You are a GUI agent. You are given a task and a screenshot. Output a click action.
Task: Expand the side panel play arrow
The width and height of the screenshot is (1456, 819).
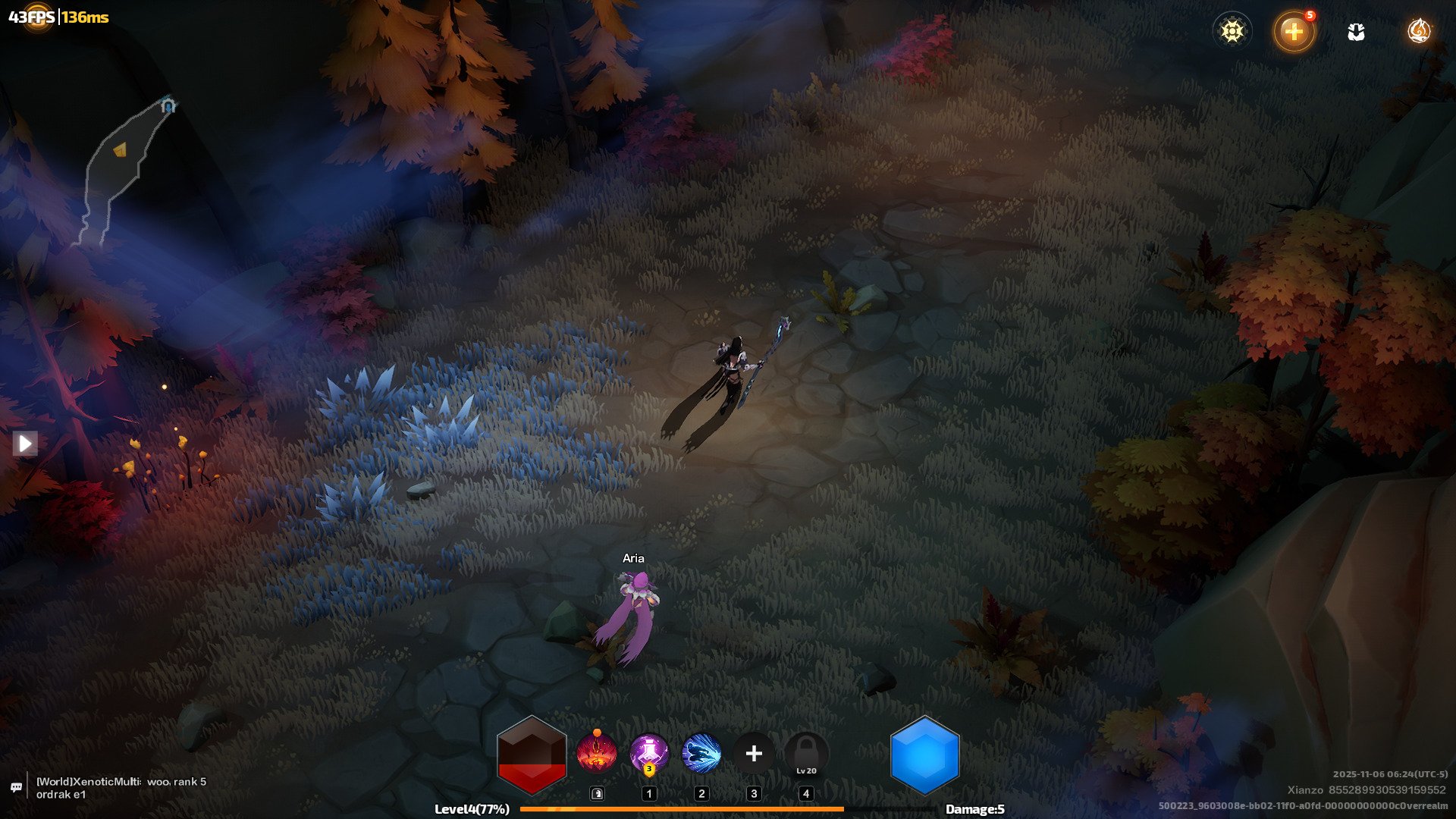click(25, 443)
